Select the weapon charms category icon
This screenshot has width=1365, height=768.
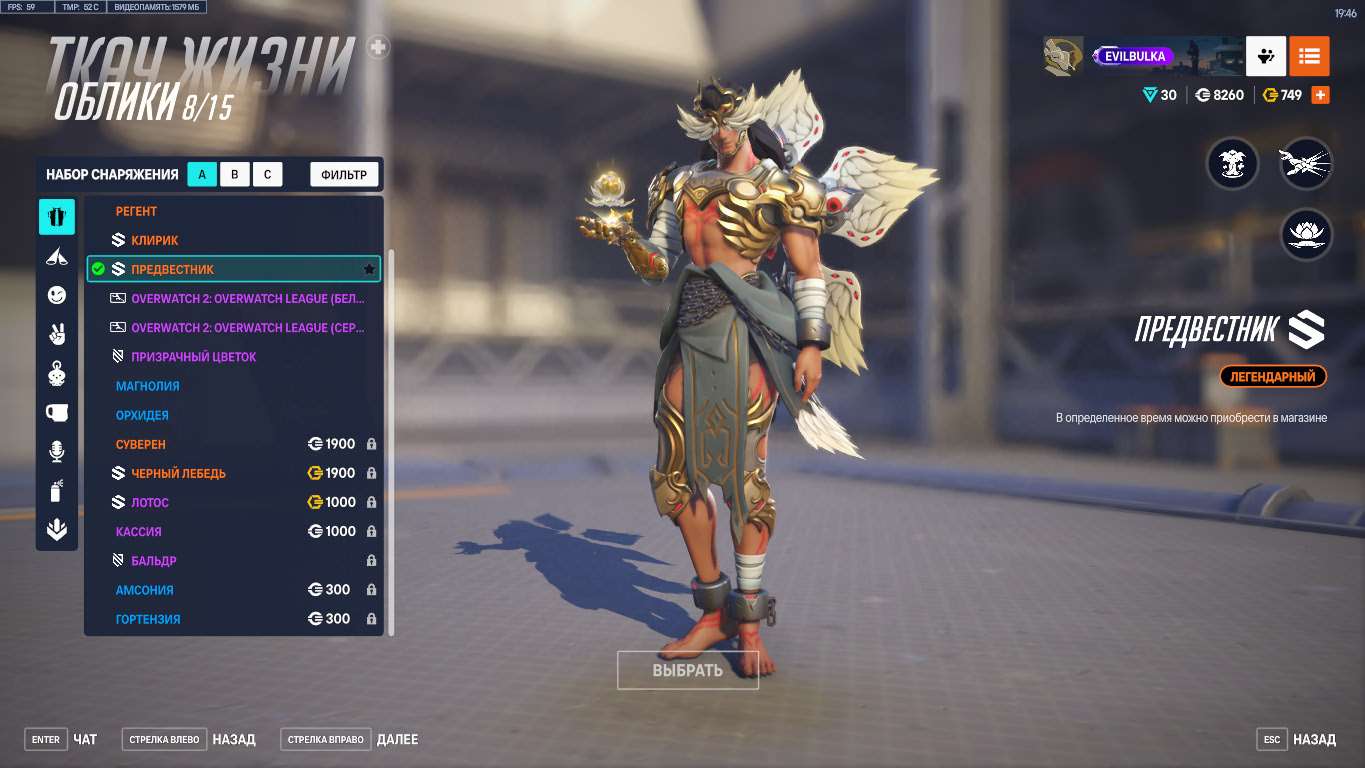point(57,373)
